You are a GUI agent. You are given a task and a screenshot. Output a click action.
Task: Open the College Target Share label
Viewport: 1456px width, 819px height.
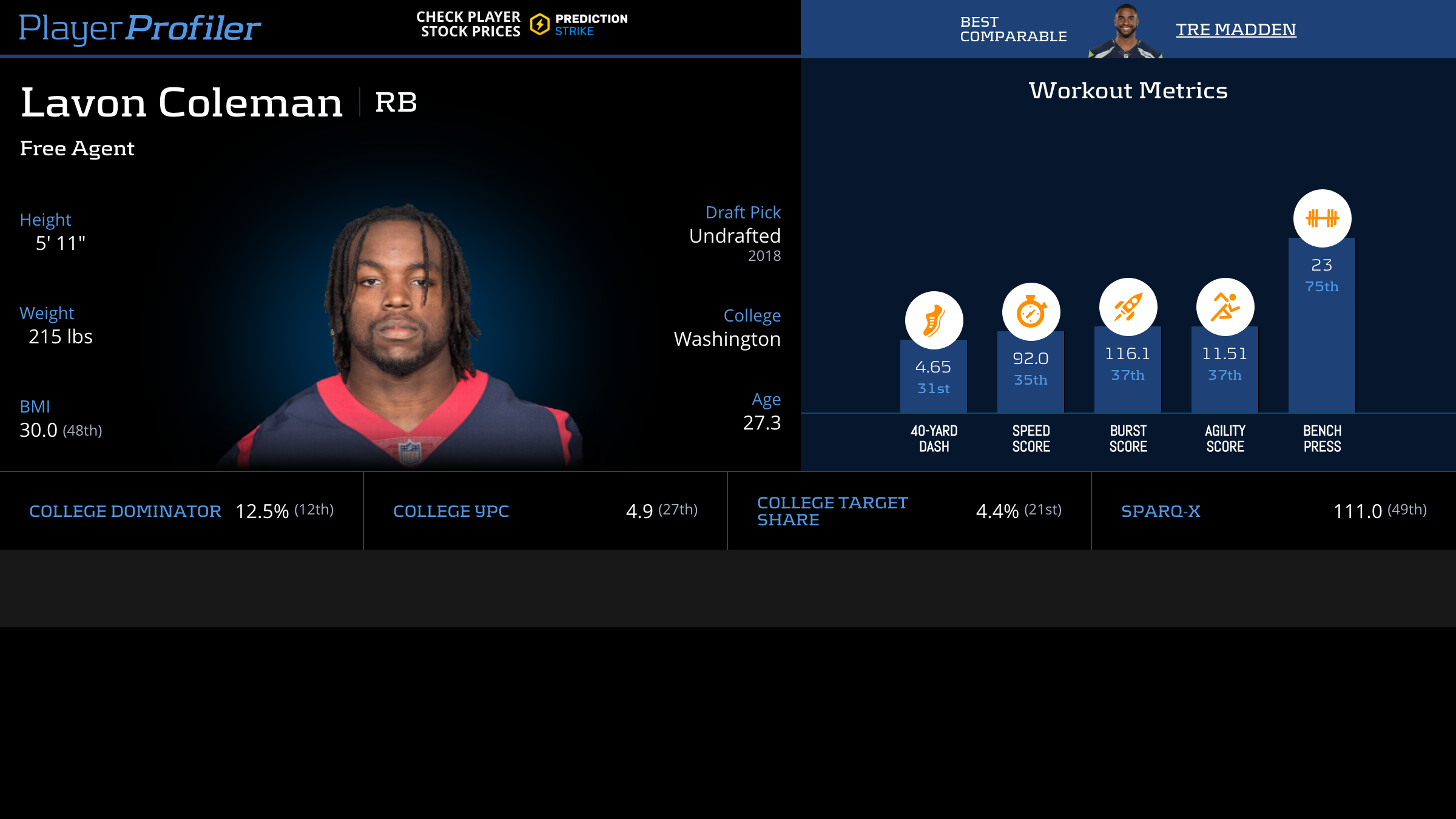[x=832, y=511]
